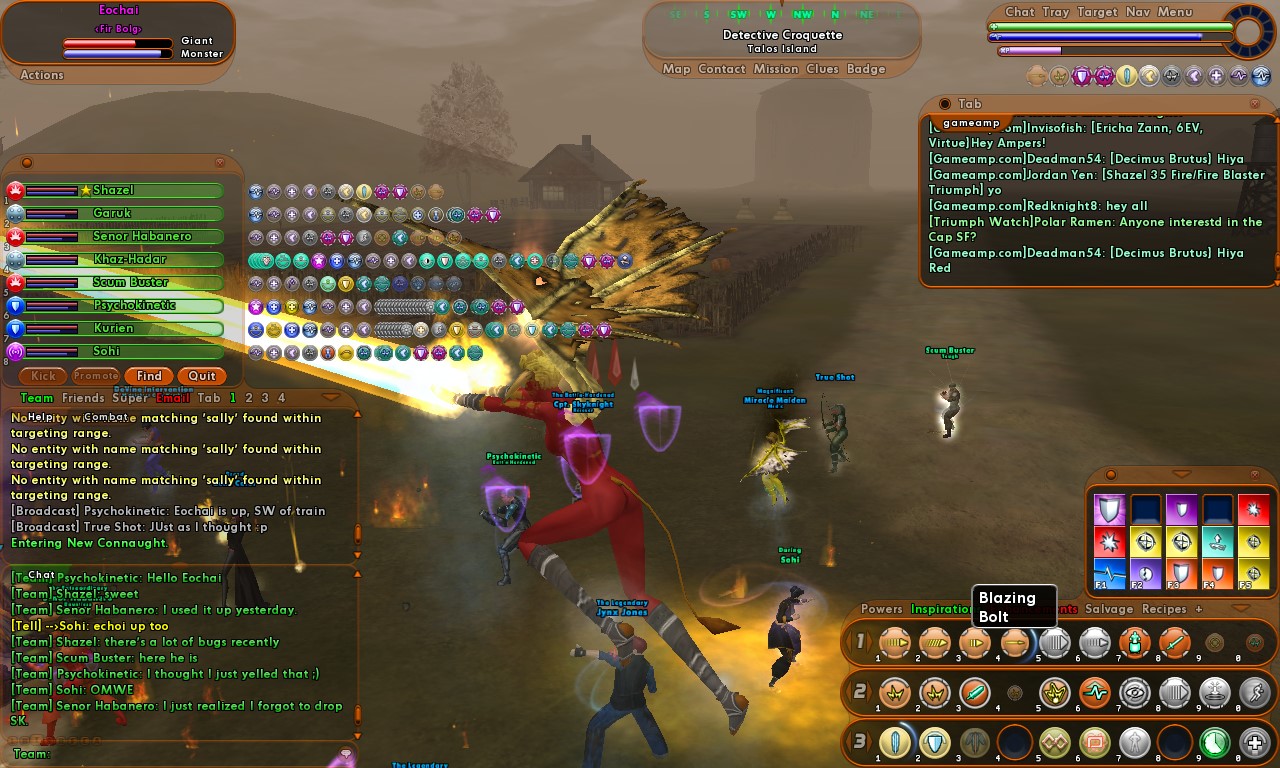The height and width of the screenshot is (768, 1280).
Task: Open the Badge window
Action: pos(866,69)
